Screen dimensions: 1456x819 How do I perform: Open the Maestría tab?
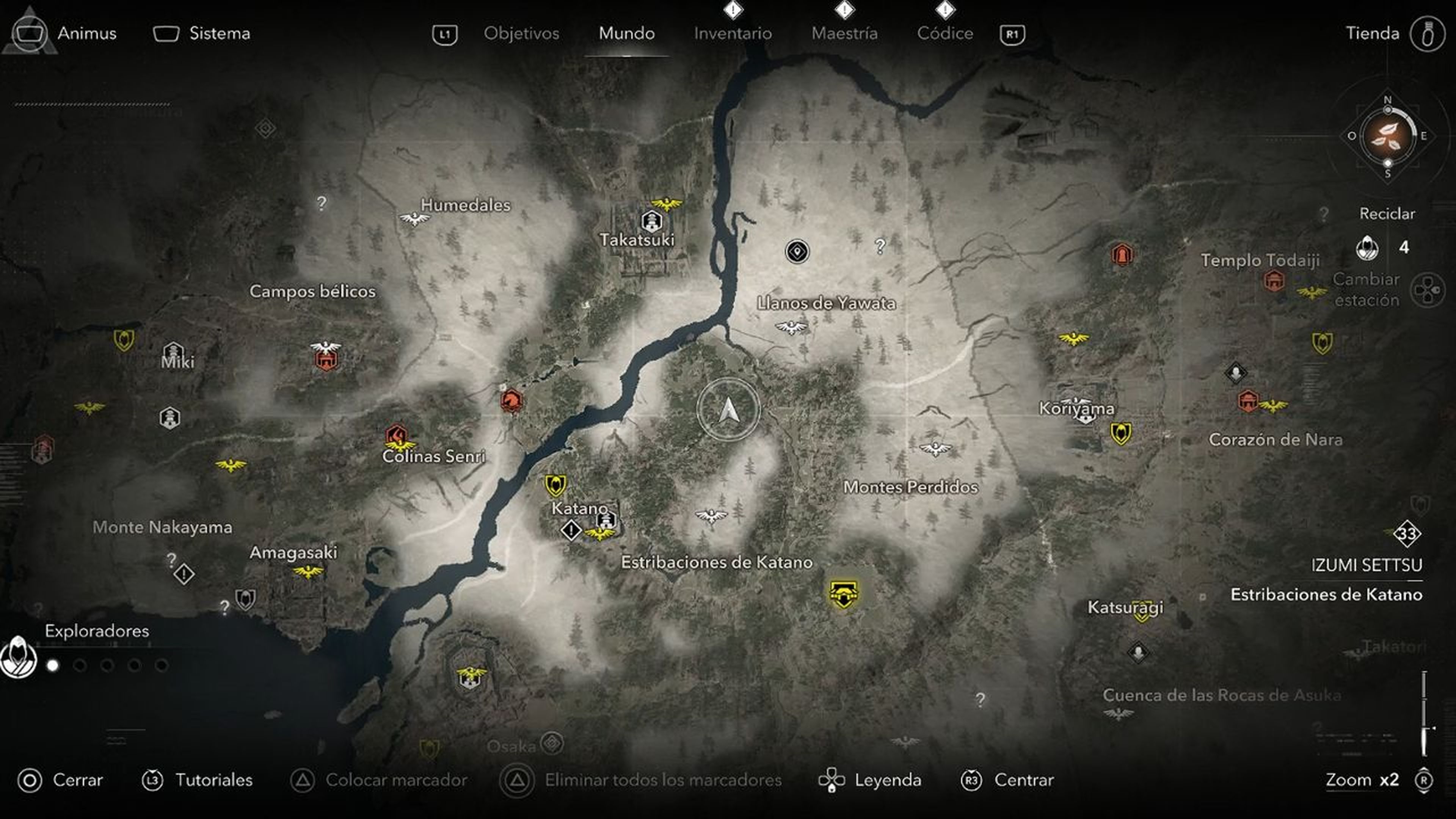click(x=845, y=33)
